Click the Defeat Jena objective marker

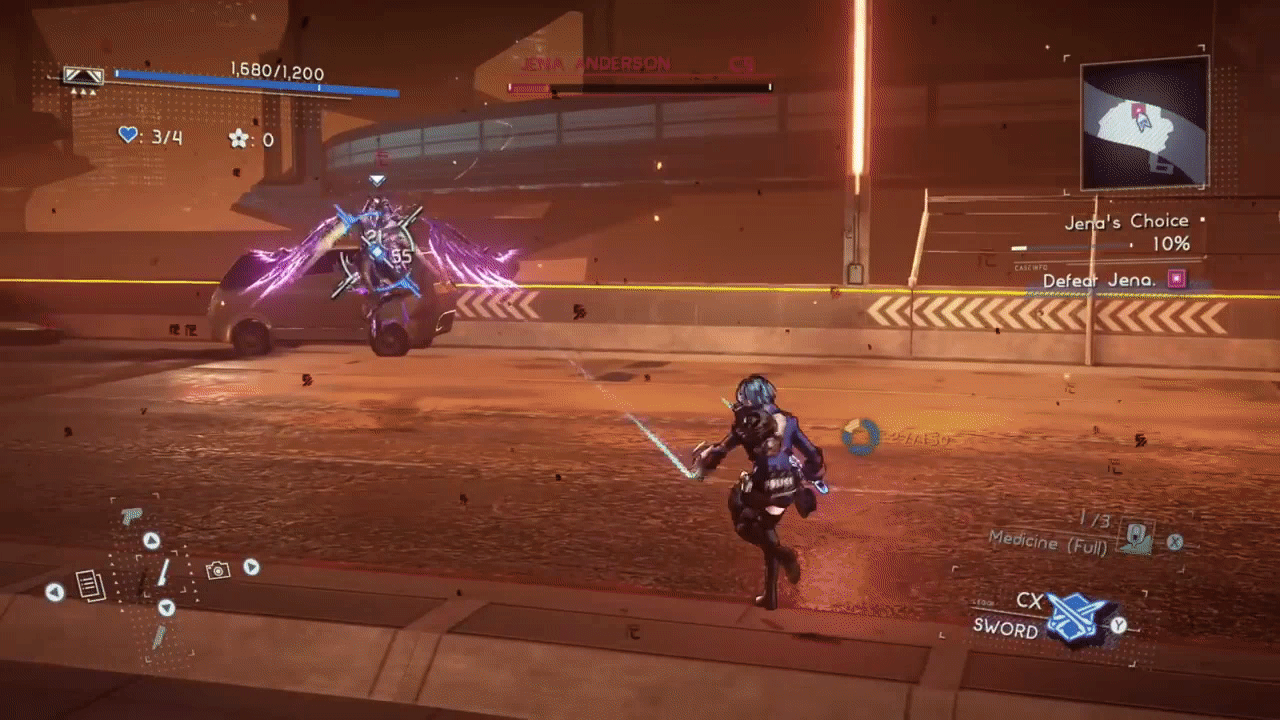click(1177, 280)
